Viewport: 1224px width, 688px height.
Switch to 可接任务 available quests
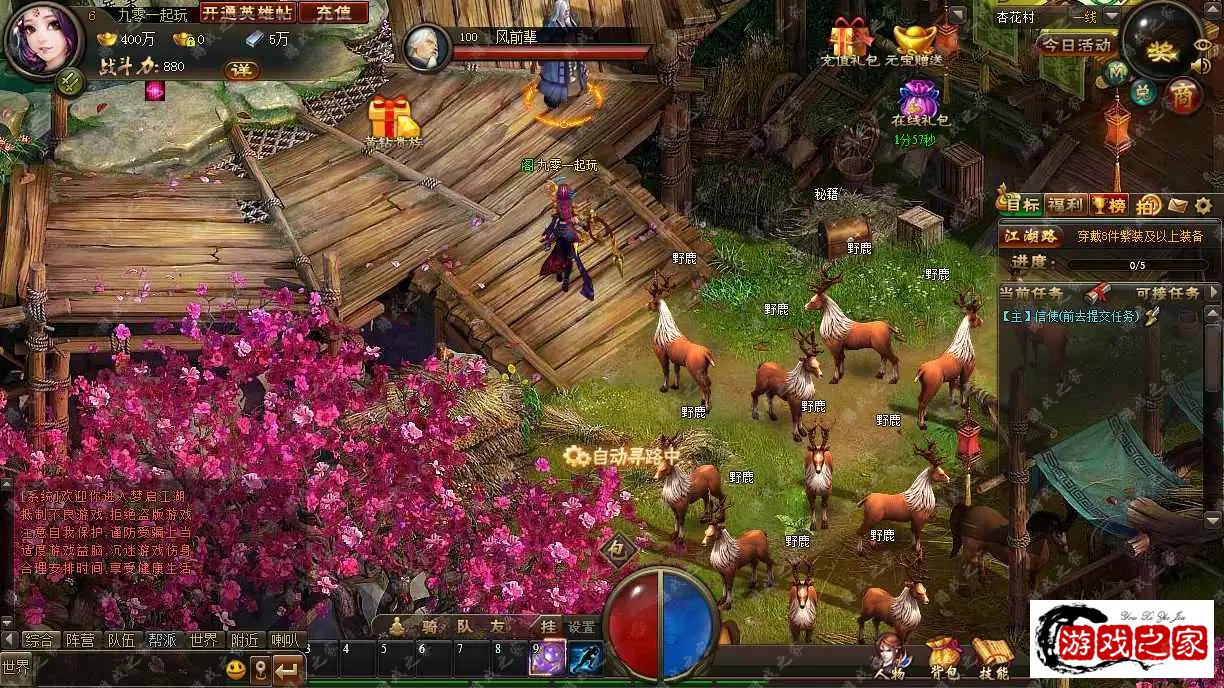click(x=1167, y=293)
